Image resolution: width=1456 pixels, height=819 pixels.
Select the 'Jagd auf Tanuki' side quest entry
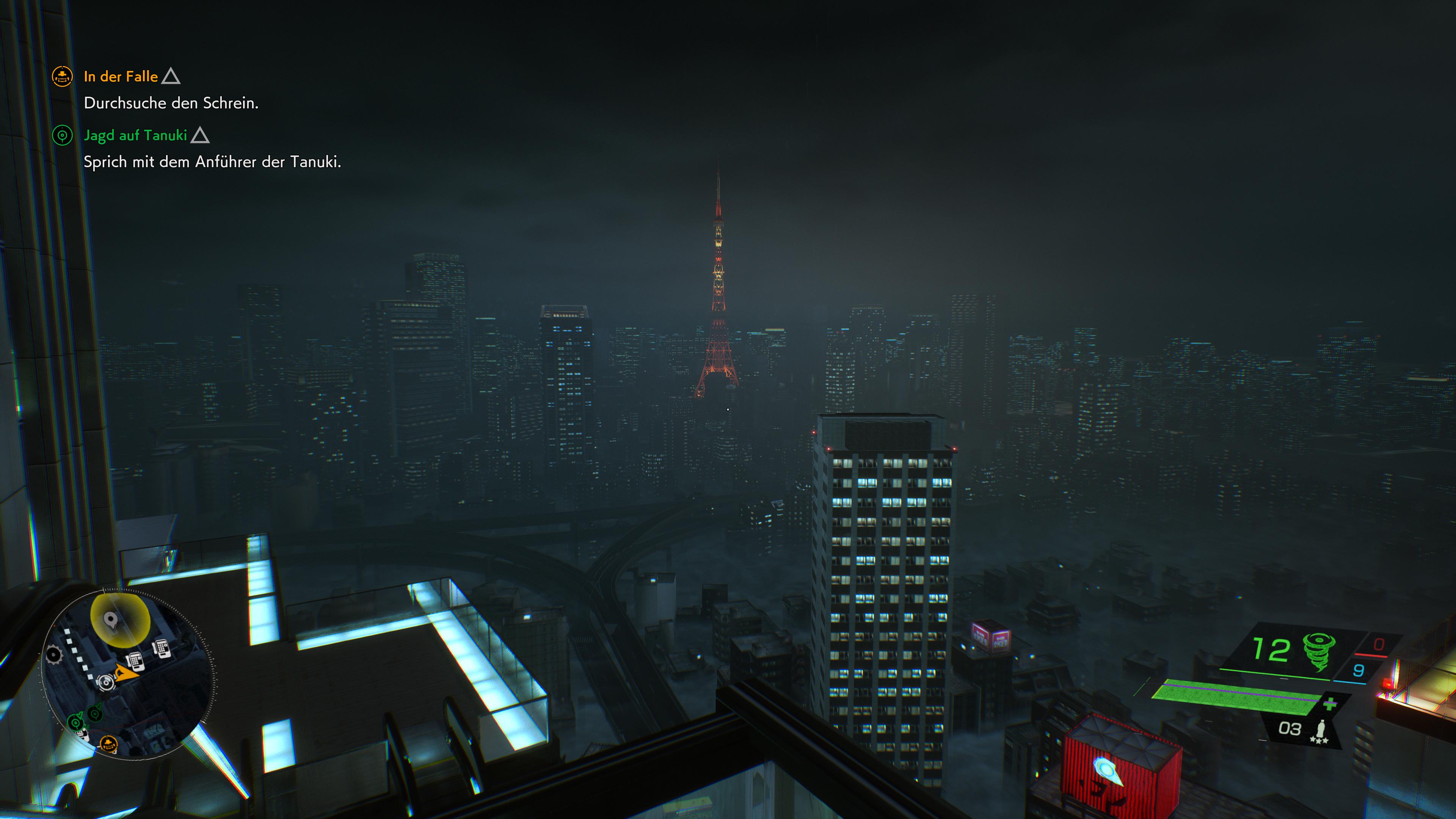click(135, 135)
